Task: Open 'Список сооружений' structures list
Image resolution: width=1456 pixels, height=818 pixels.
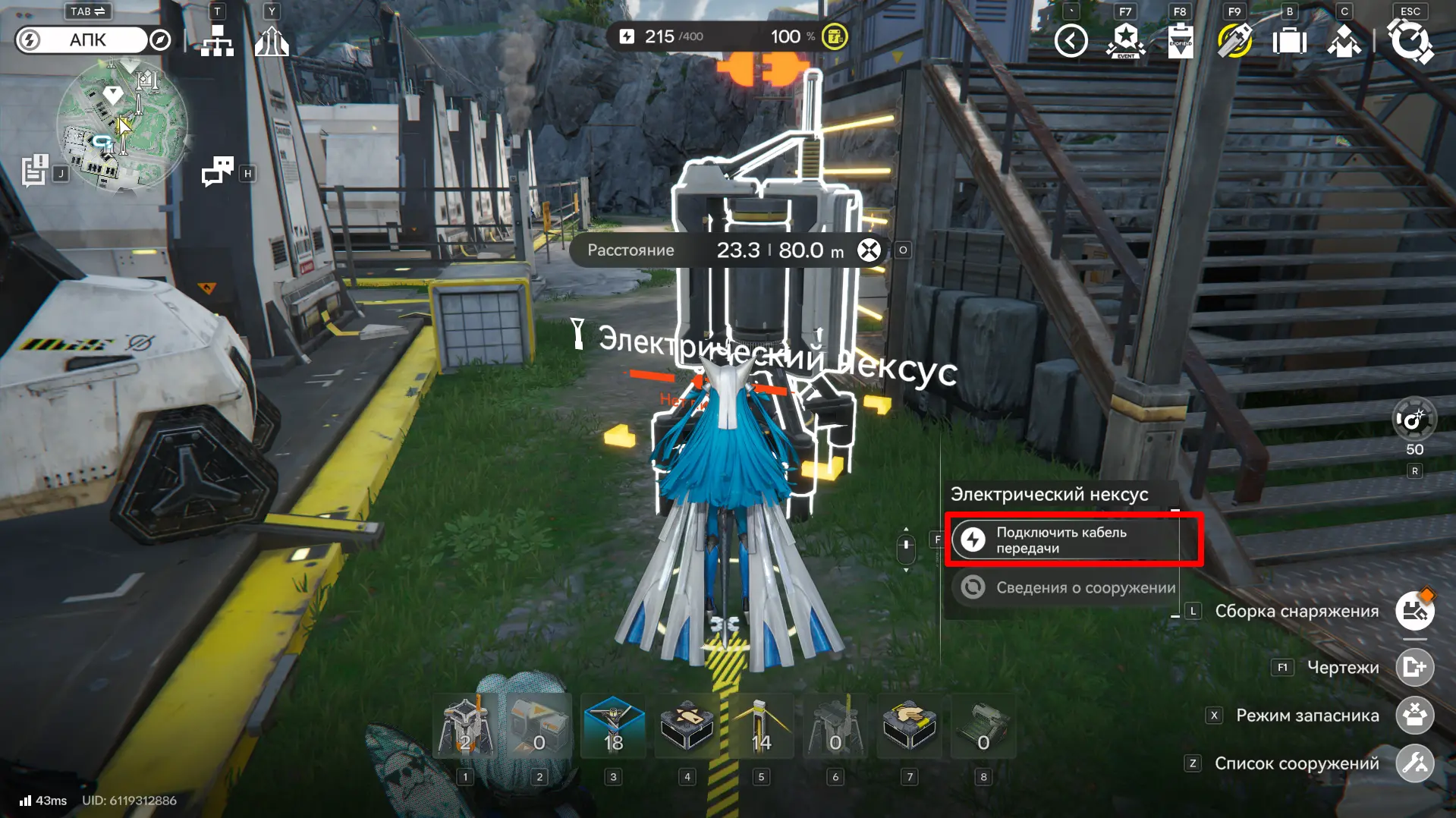Action: [1414, 763]
